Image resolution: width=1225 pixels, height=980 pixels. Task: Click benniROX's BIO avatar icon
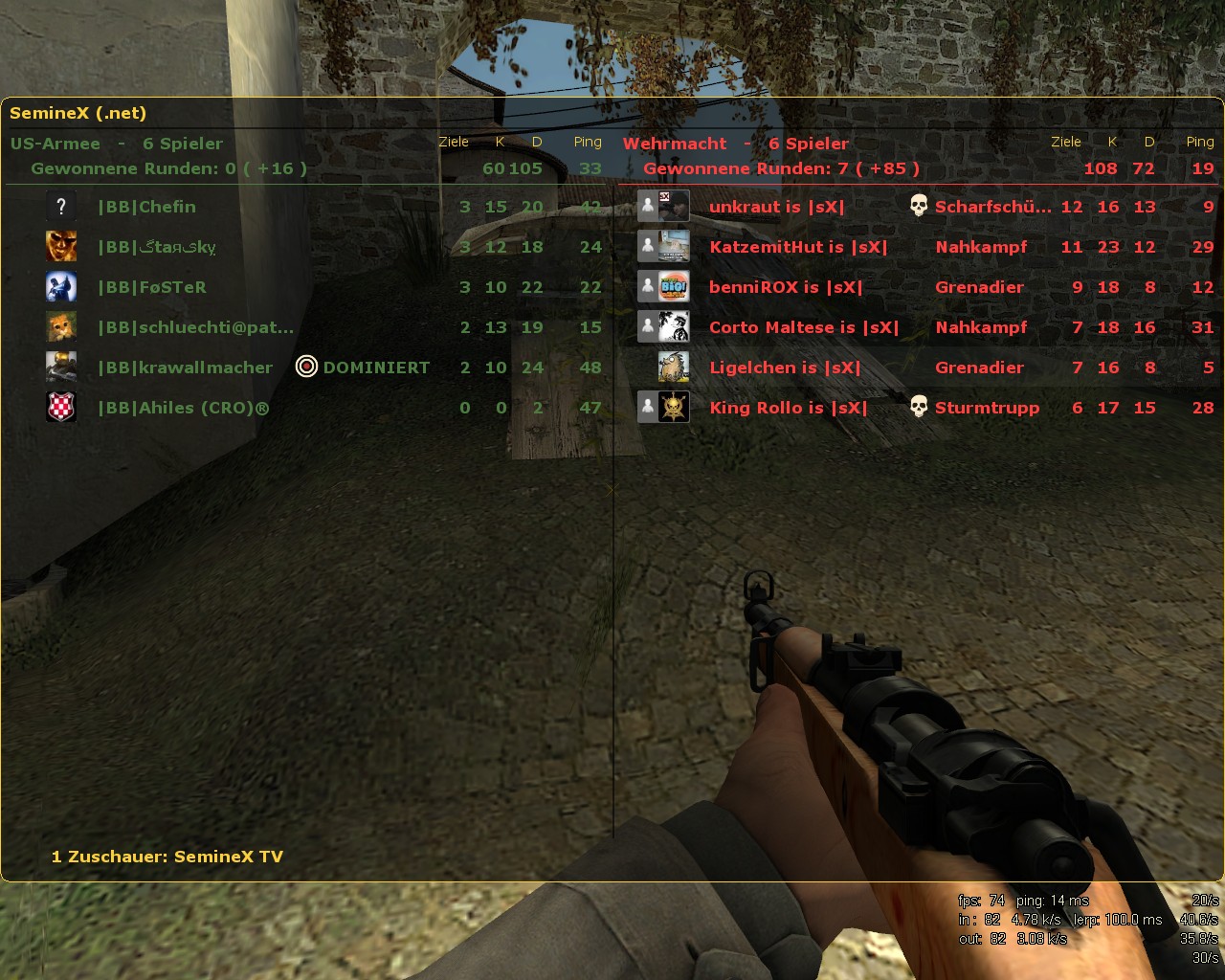(x=674, y=286)
